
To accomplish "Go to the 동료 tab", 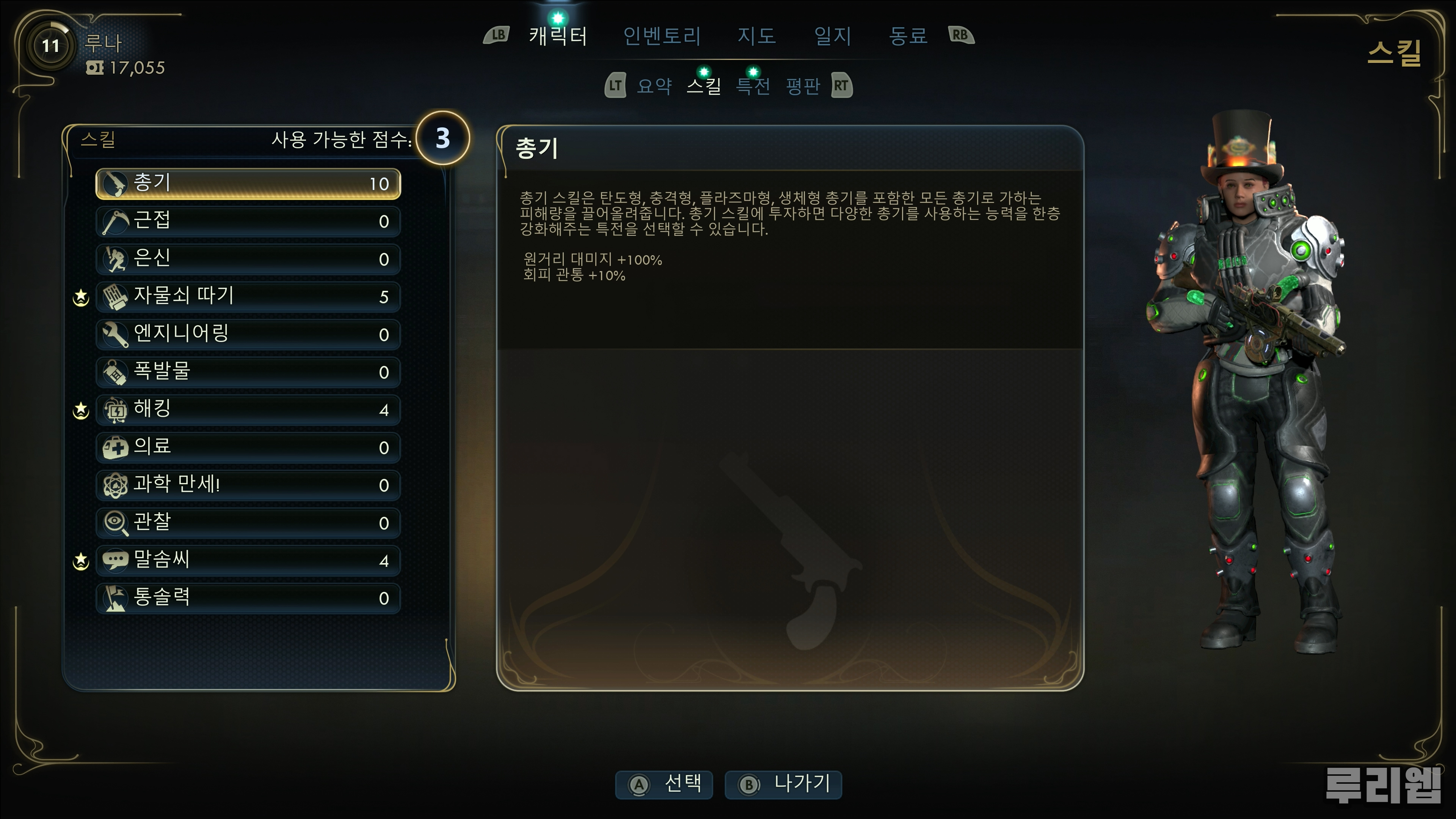I will [x=908, y=36].
